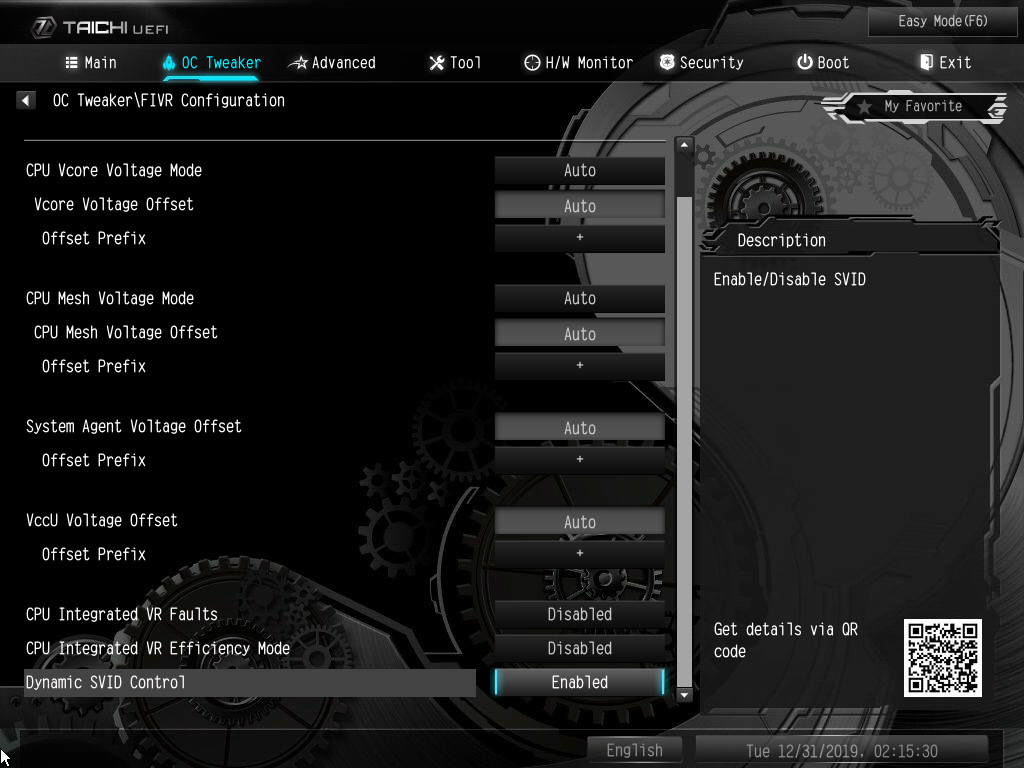Open the Boot tab
The width and height of the screenshot is (1024, 768).
823,63
